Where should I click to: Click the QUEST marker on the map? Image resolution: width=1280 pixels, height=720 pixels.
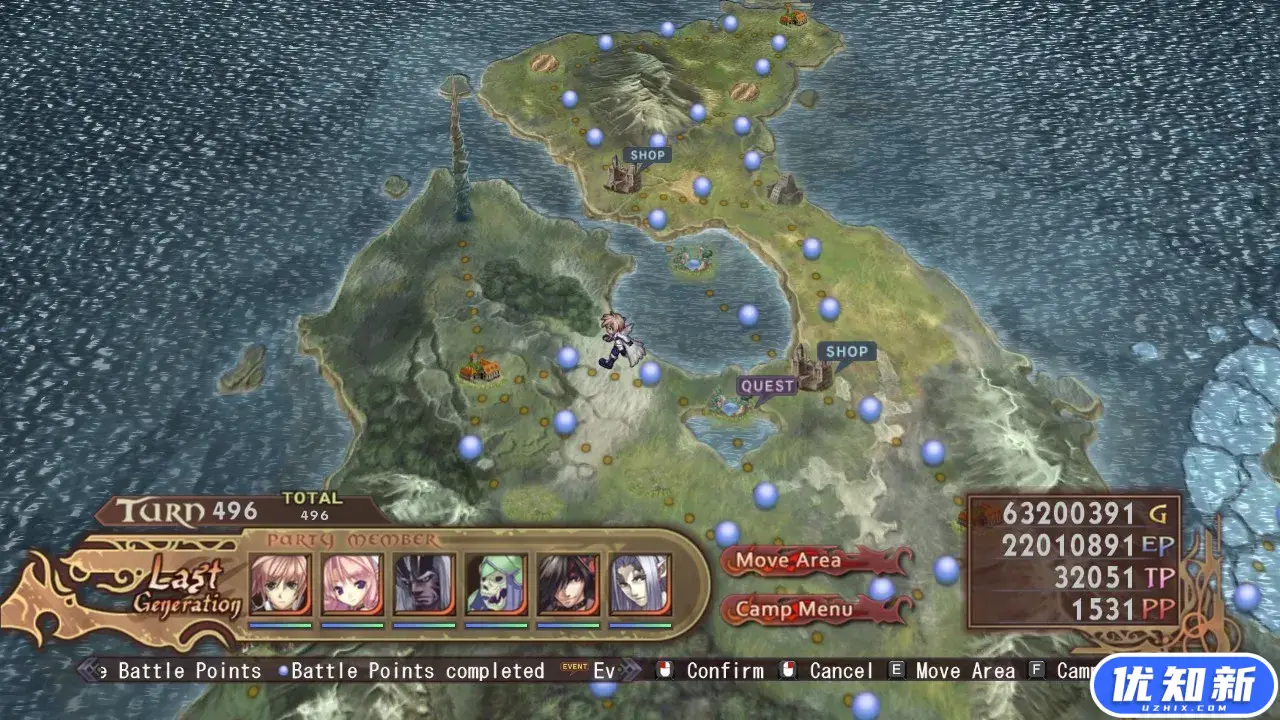pos(766,385)
